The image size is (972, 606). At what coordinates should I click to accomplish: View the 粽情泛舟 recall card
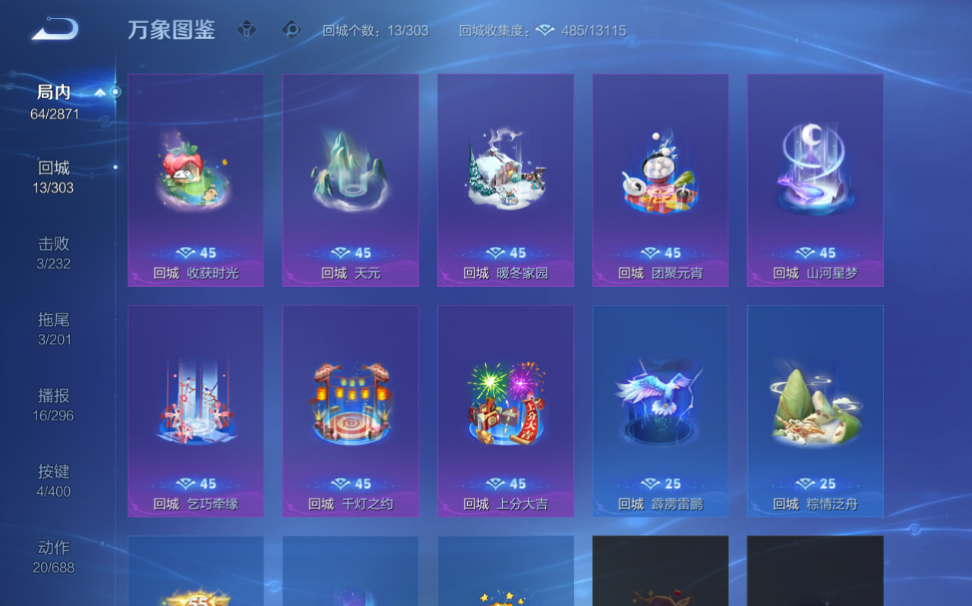click(815, 411)
